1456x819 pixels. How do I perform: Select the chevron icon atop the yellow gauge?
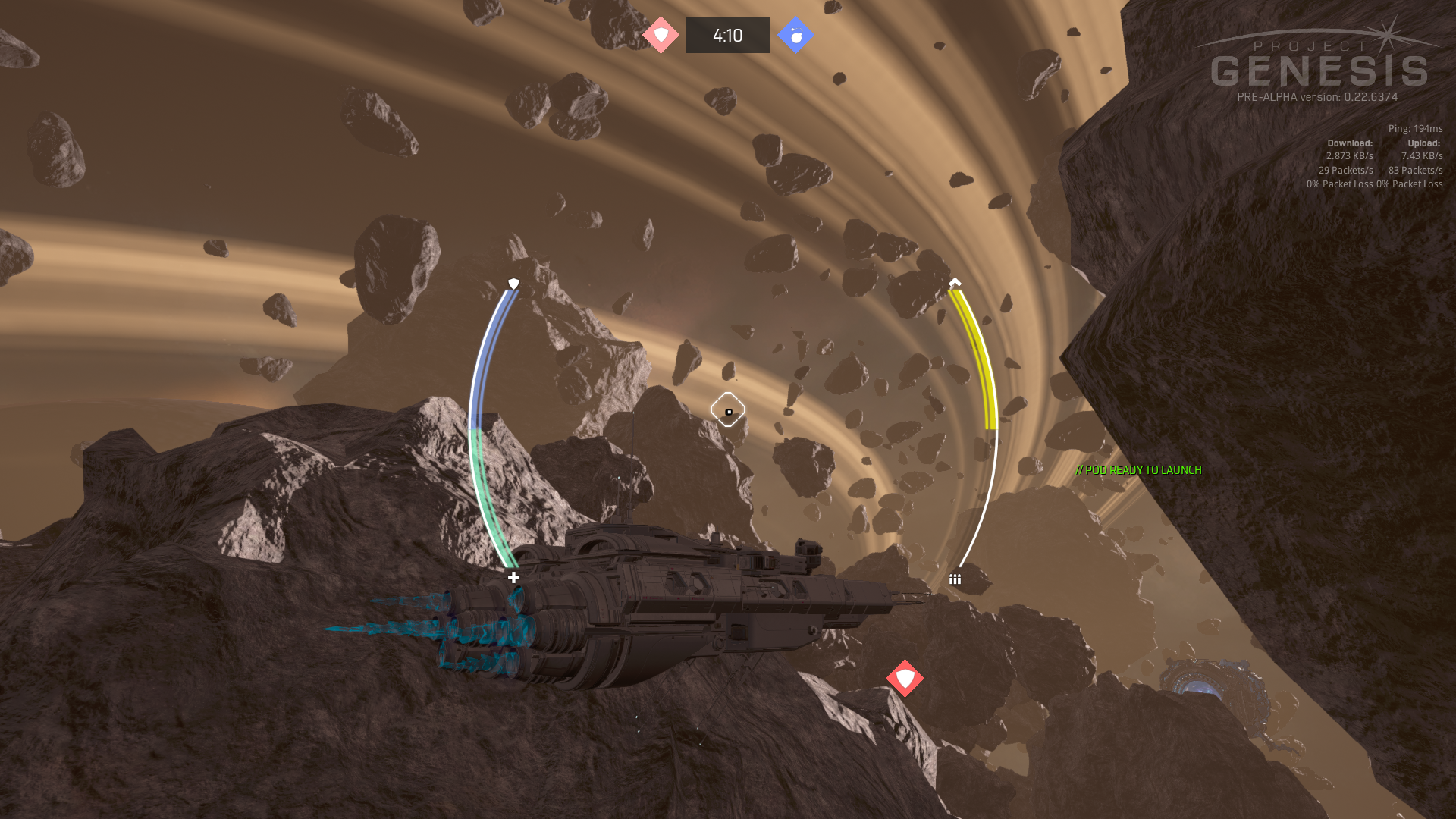tap(955, 282)
